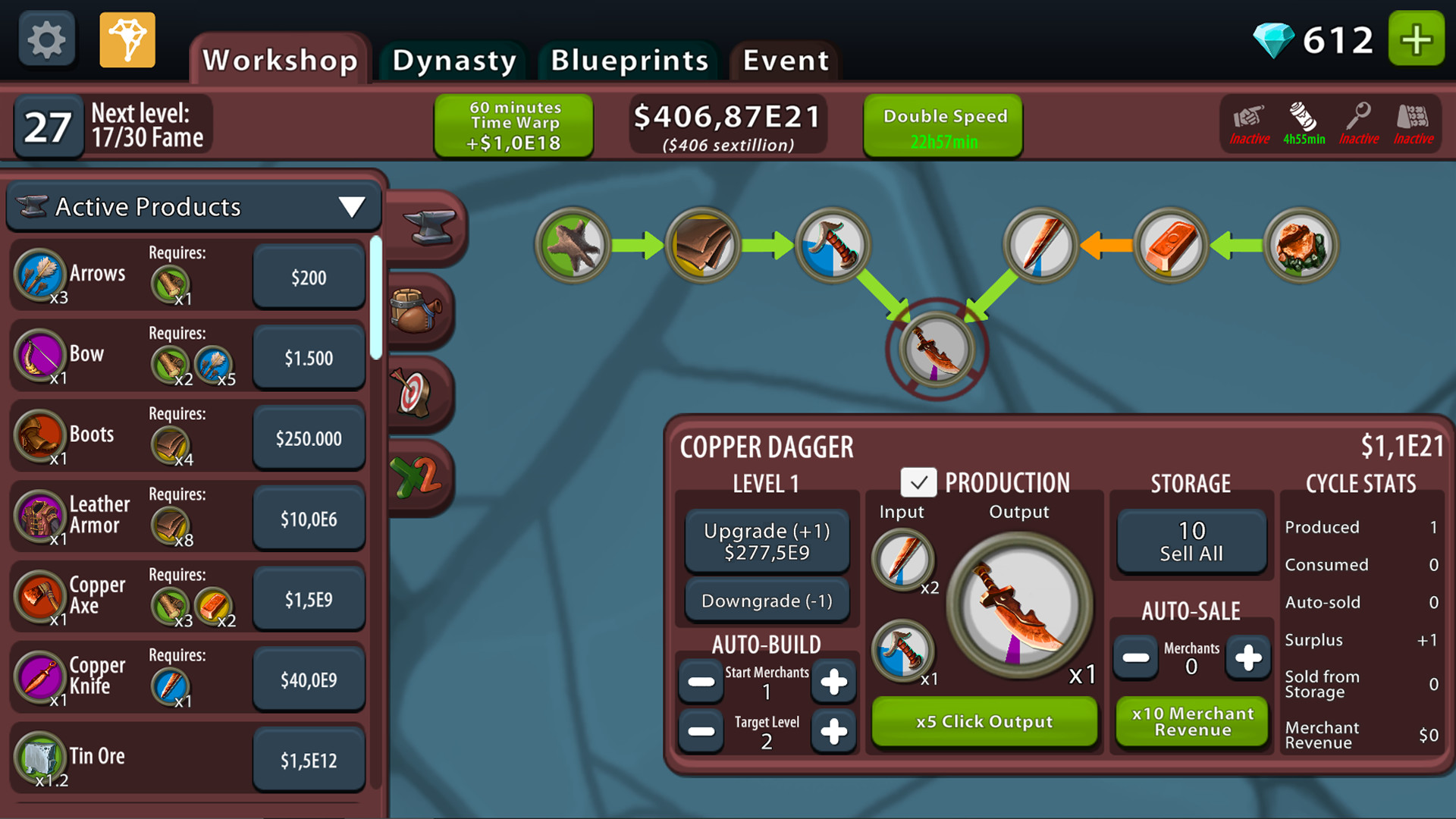Image resolution: width=1456 pixels, height=819 pixels.
Task: Toggle the Double Speed boost
Action: pos(943,124)
